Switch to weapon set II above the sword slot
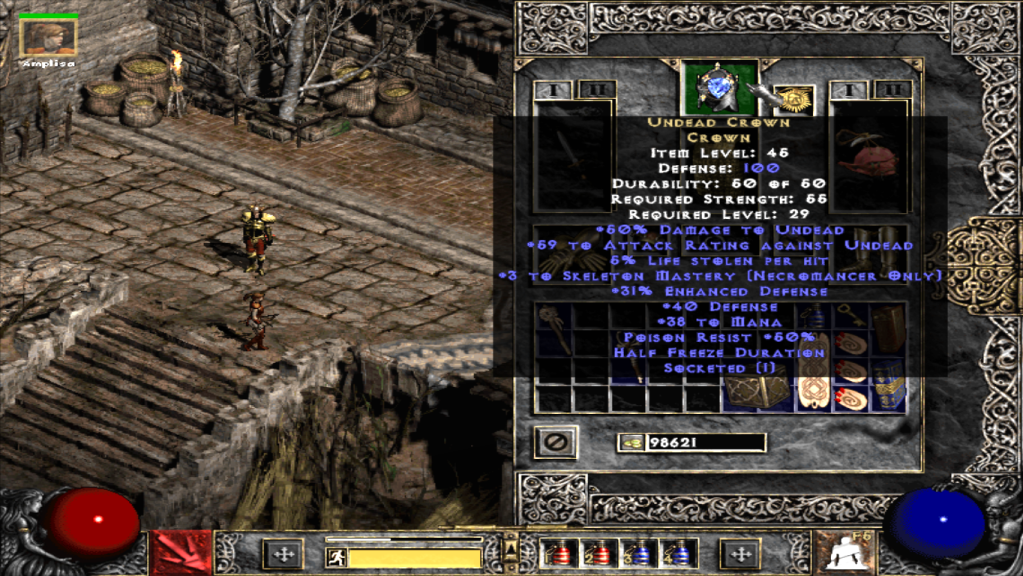Screen dimensions: 1023x576 pos(597,91)
